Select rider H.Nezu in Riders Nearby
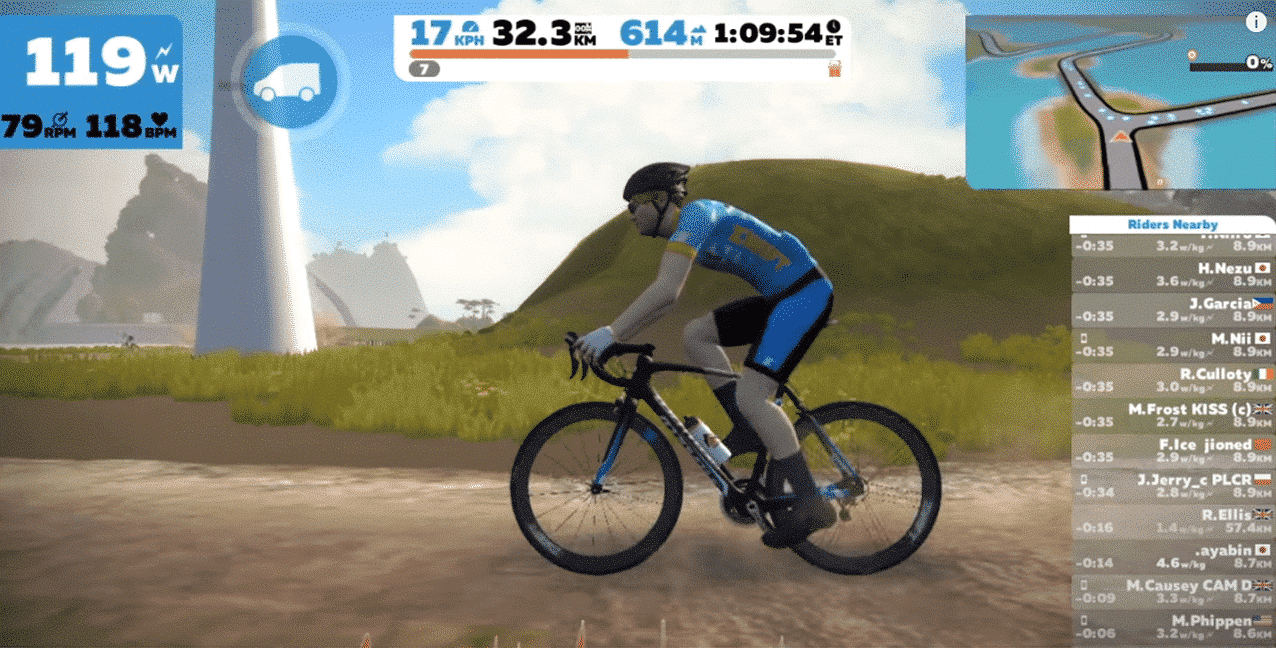1276x648 pixels. click(1172, 274)
